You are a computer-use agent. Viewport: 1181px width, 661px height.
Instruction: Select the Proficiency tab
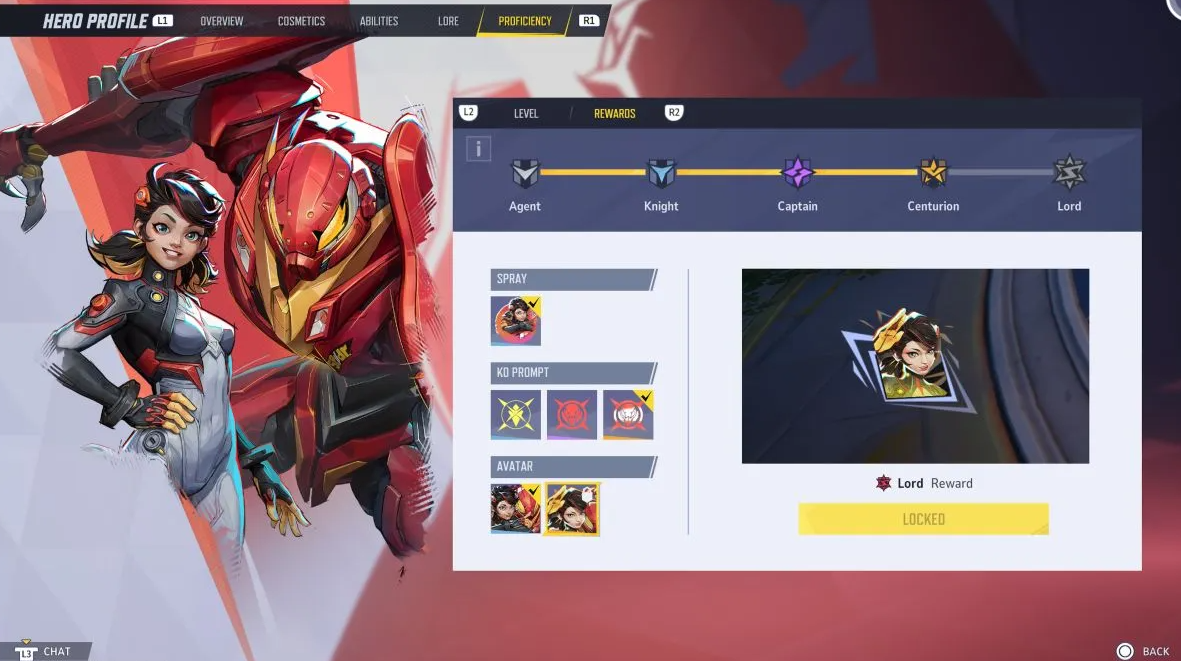524,21
